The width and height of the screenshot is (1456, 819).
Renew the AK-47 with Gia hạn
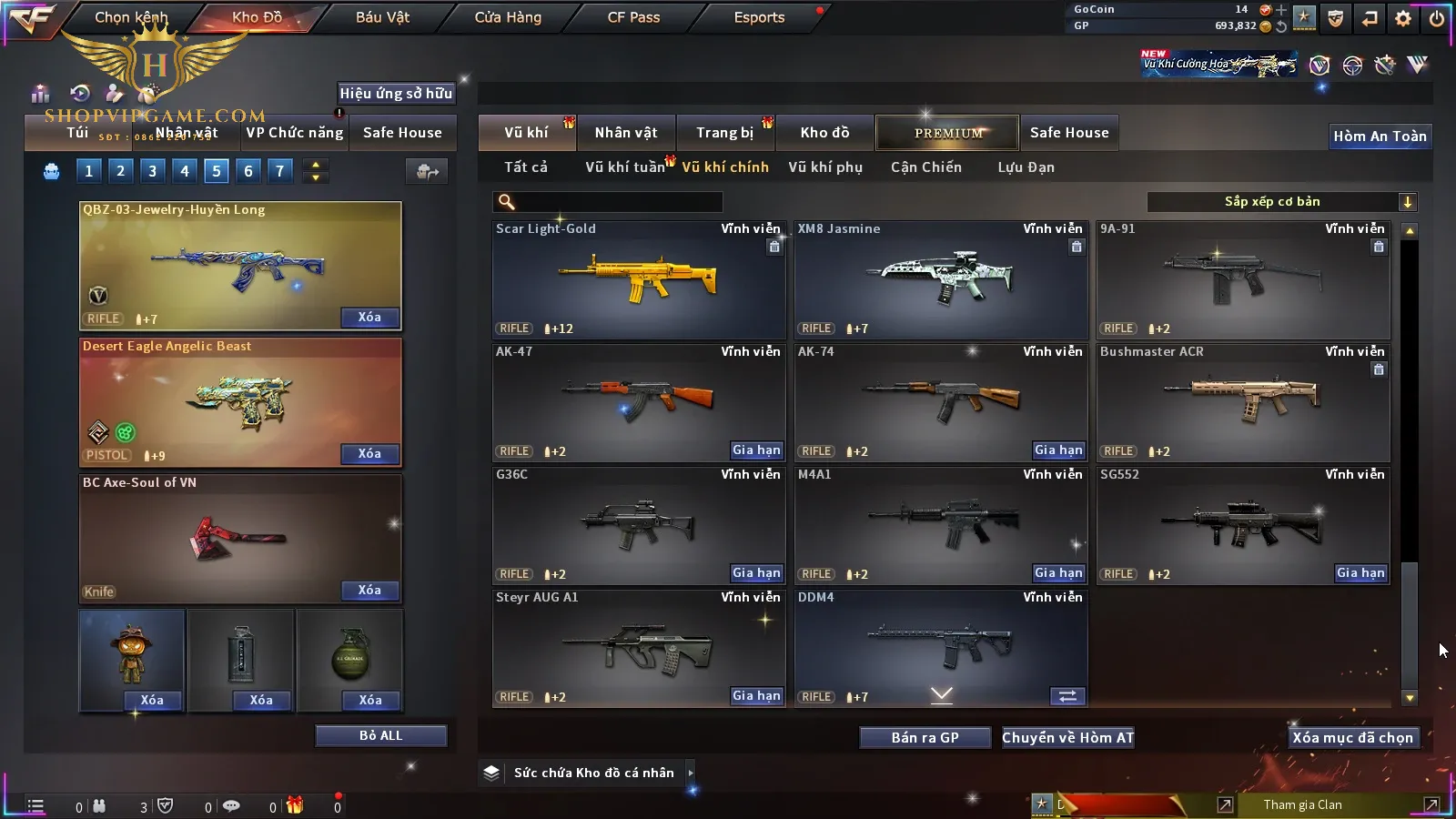coord(756,450)
